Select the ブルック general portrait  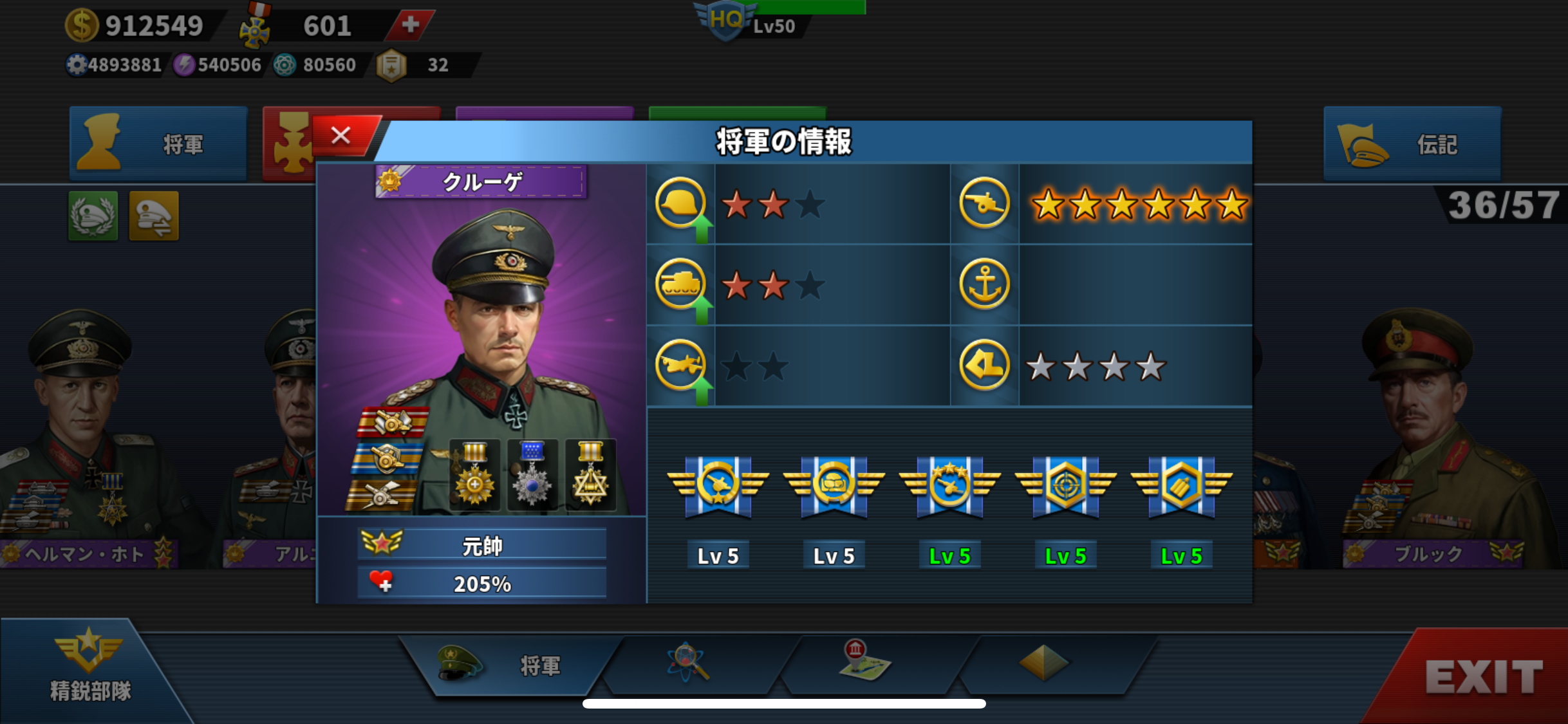(1429, 438)
